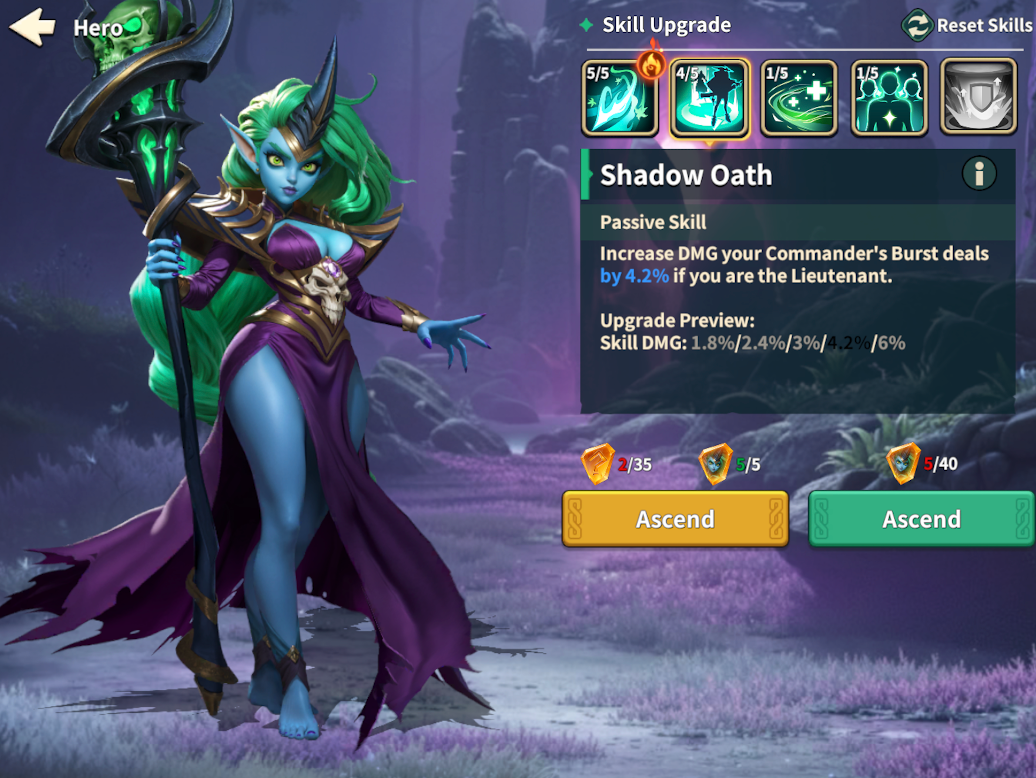Screen dimensions: 1036x778
Task: Click the green Ascend button
Action: 921,519
